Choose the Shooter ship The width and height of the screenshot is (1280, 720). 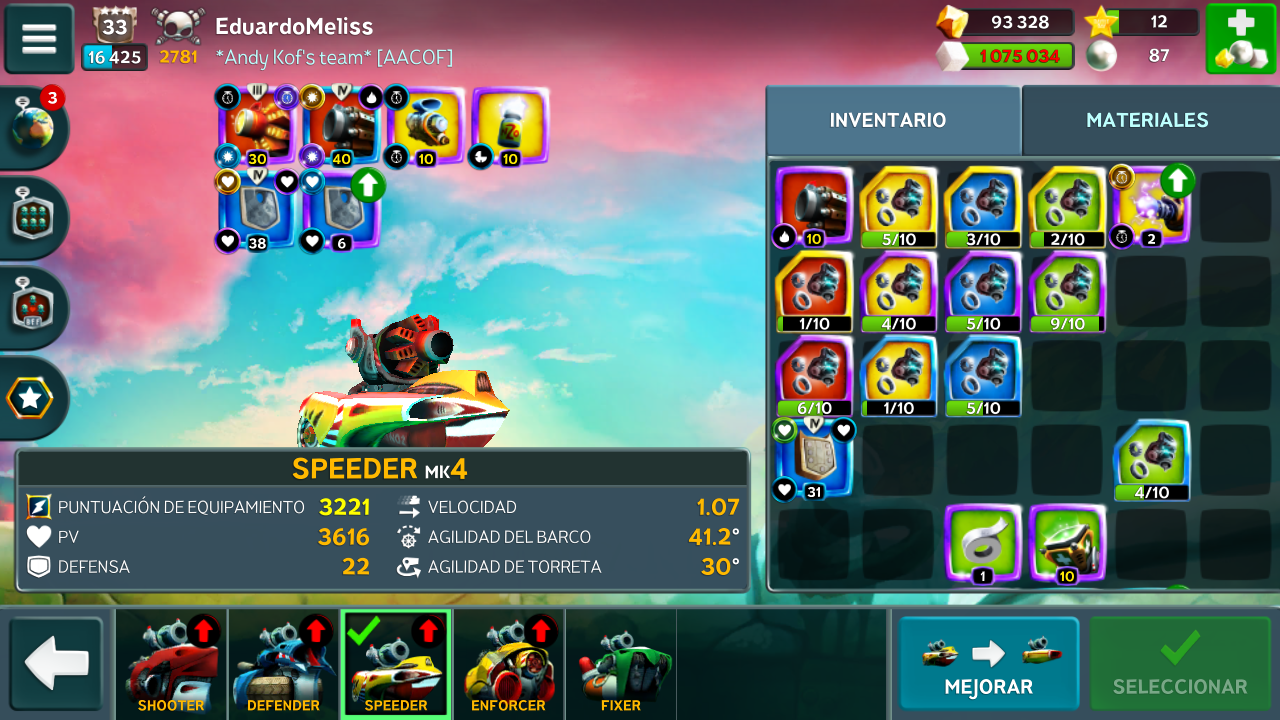(x=171, y=664)
